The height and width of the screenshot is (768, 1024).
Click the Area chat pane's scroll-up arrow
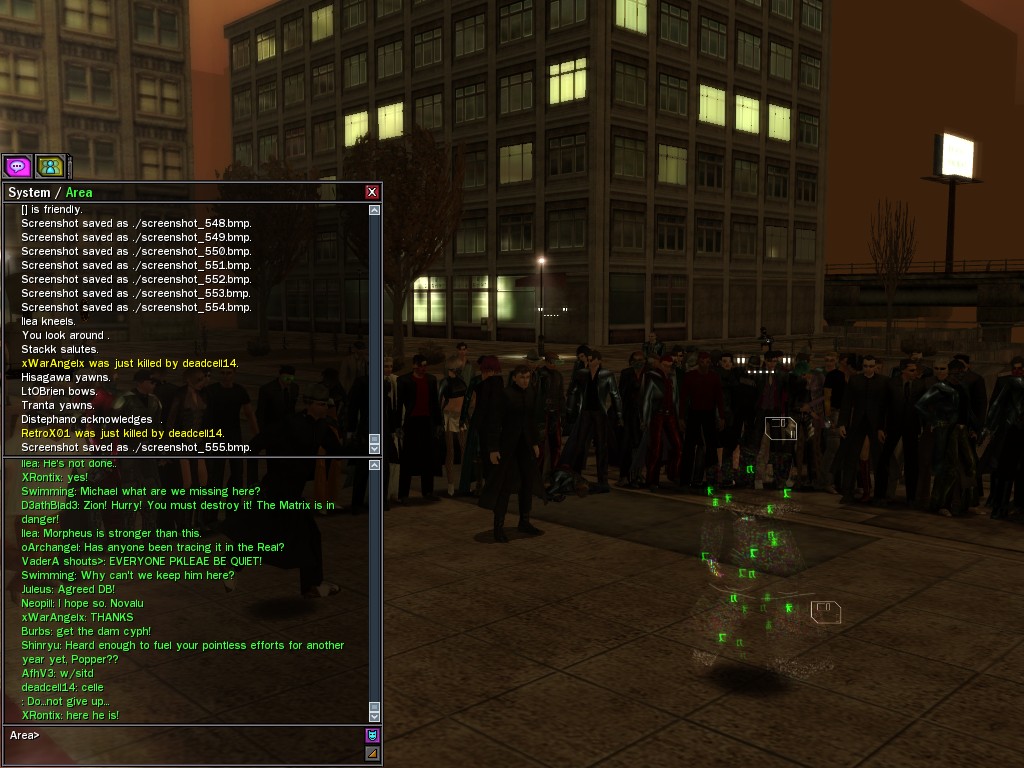[375, 465]
